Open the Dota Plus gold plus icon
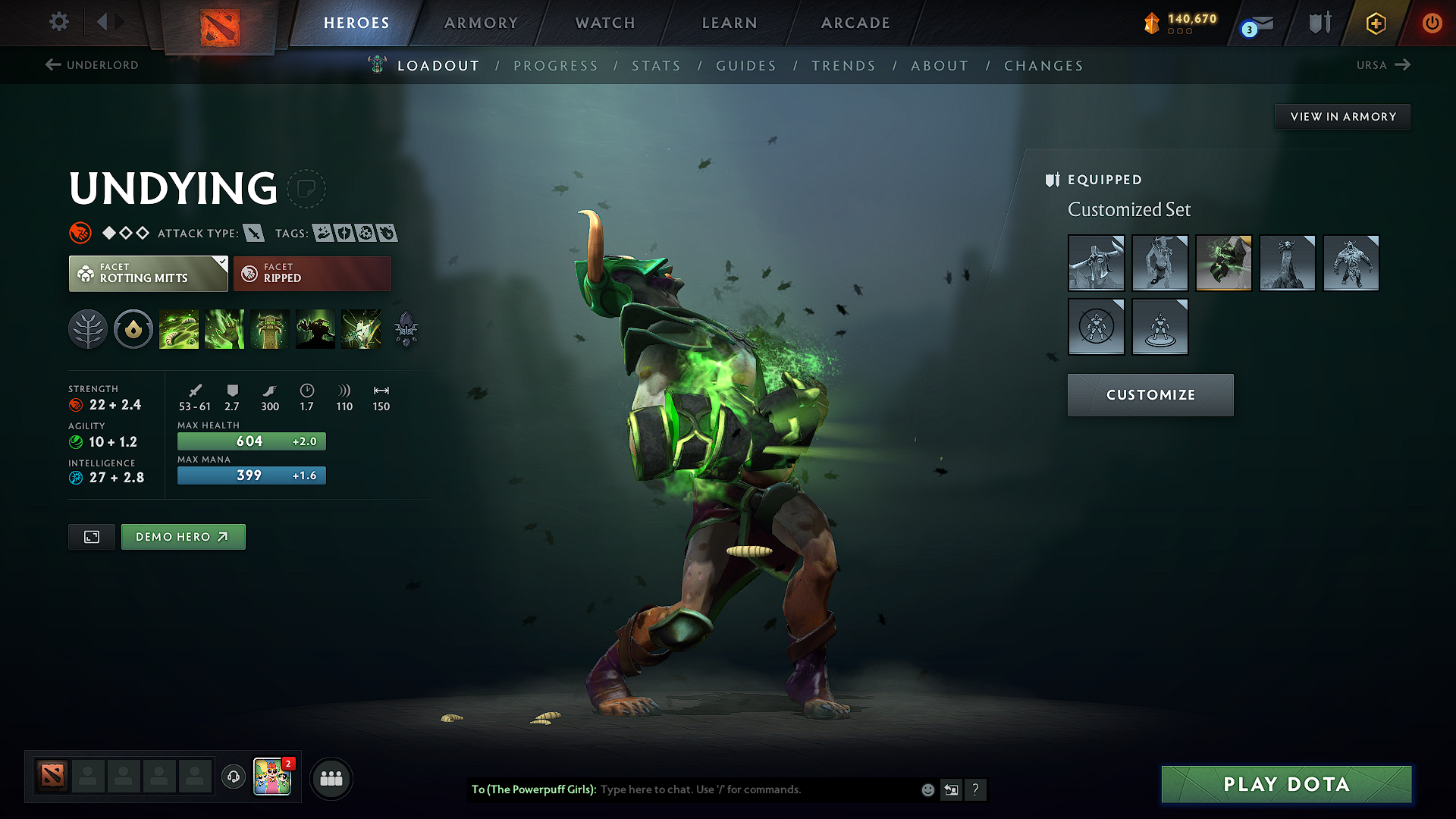The image size is (1456, 819). pos(1376,23)
